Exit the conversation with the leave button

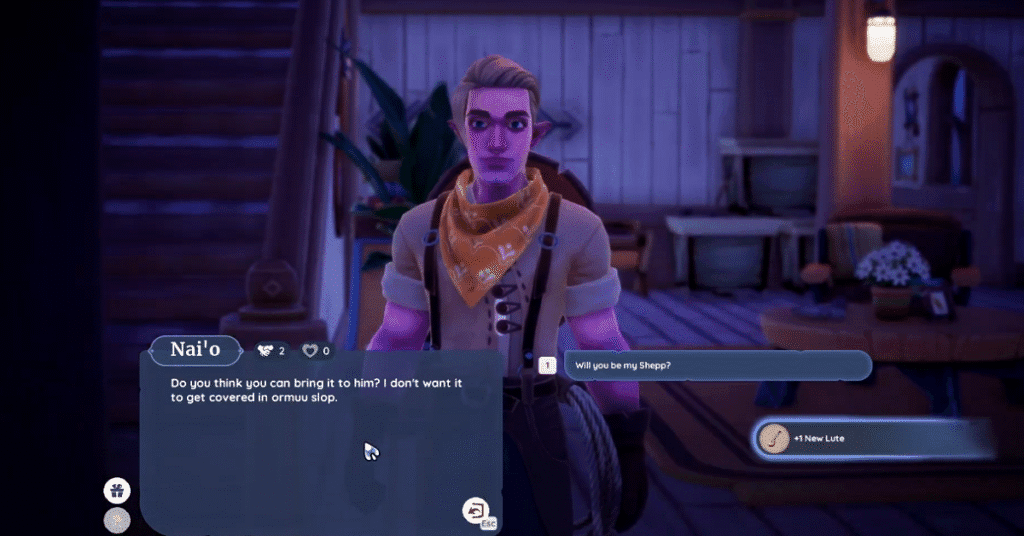click(474, 511)
